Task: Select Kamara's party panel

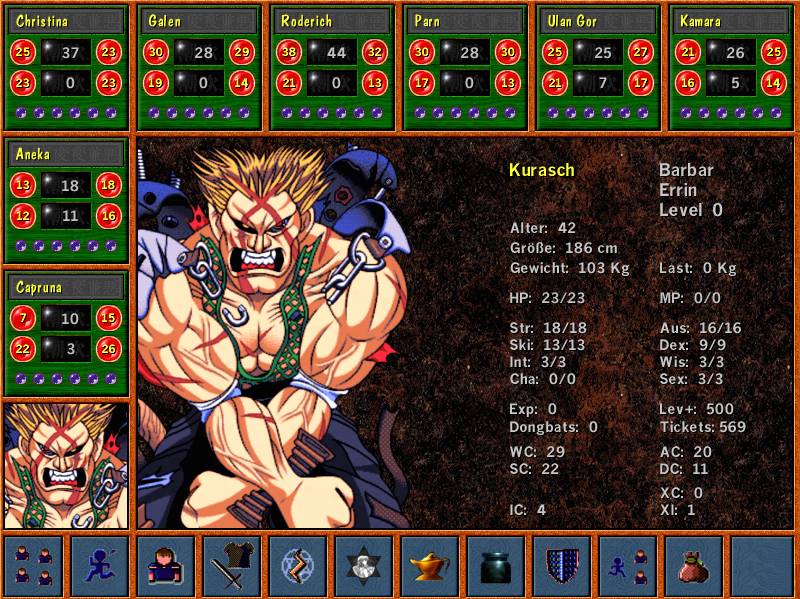Action: pos(730,66)
